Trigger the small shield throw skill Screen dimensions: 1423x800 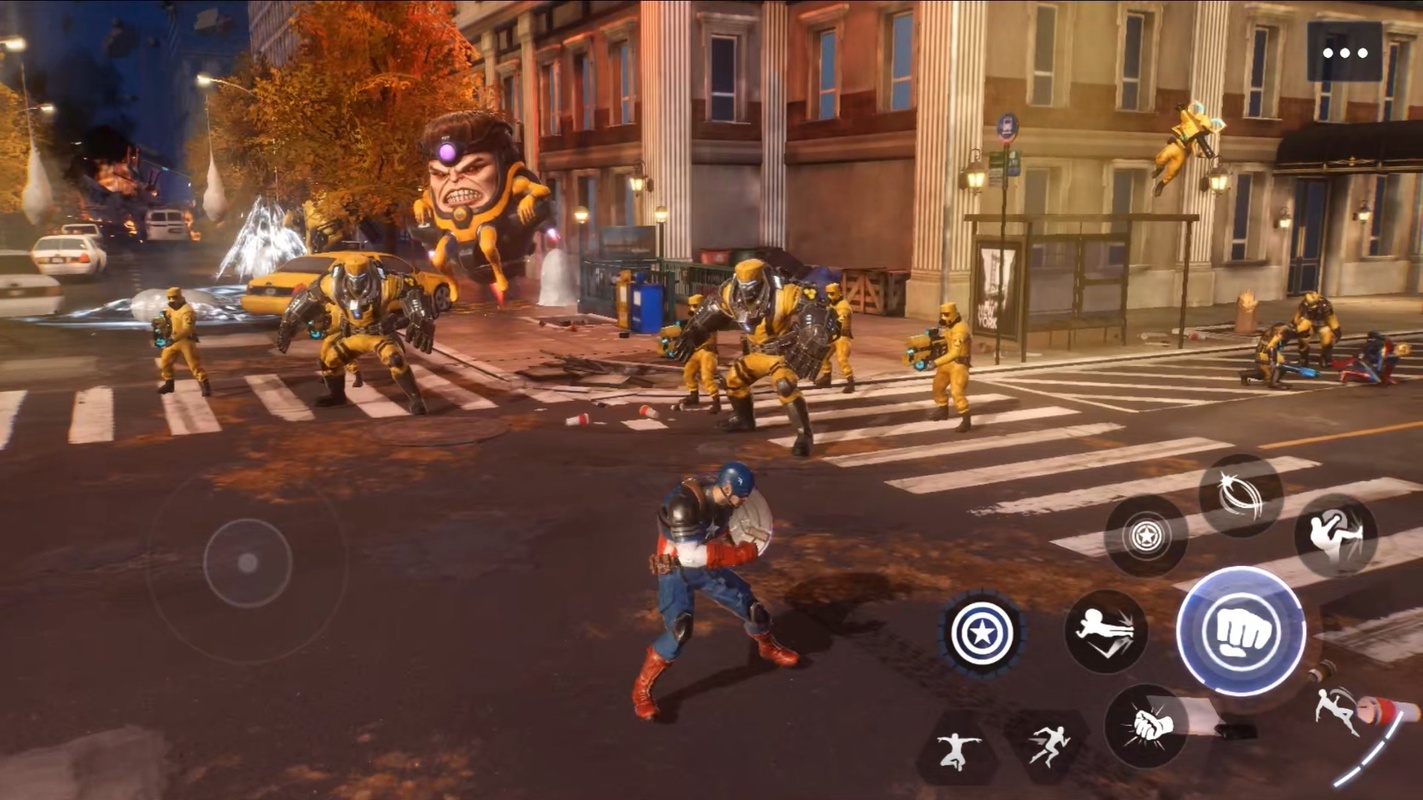point(1146,536)
